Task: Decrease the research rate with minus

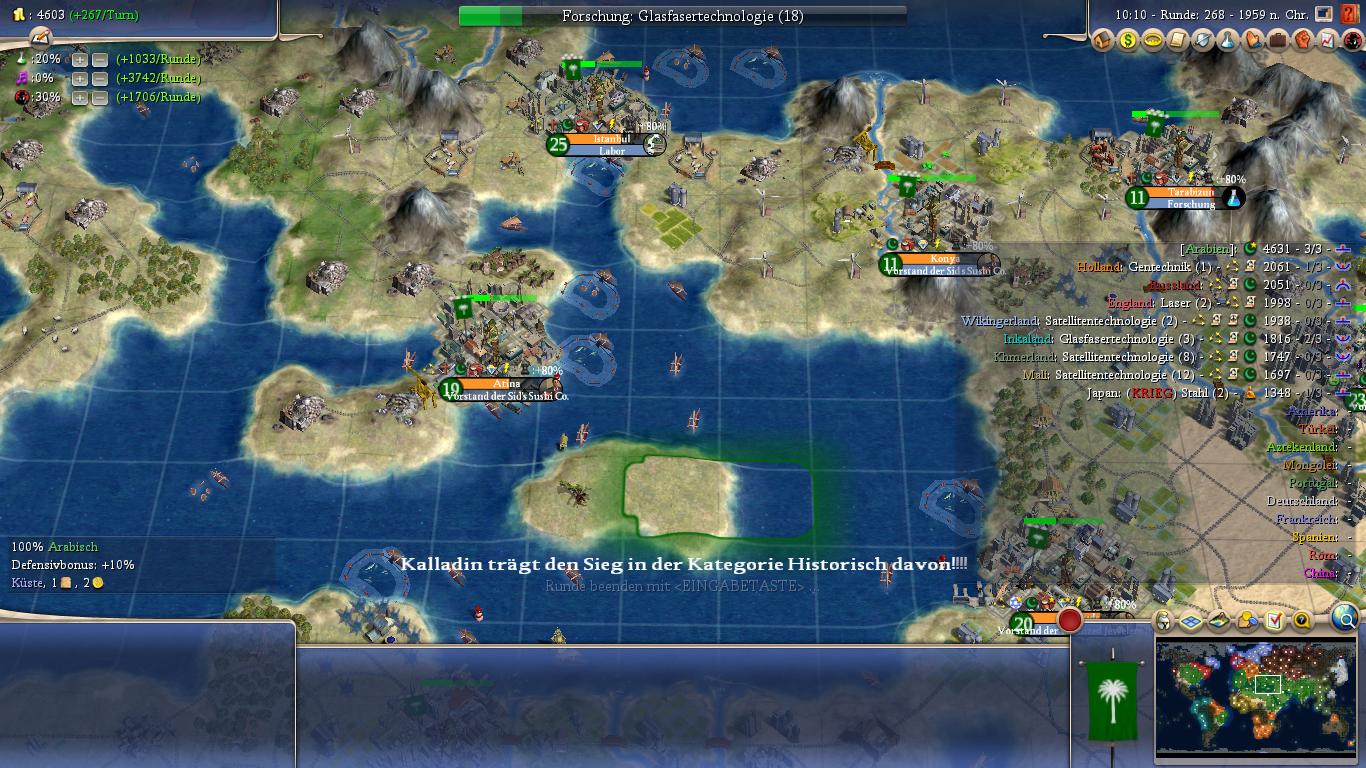Action: click(x=100, y=59)
